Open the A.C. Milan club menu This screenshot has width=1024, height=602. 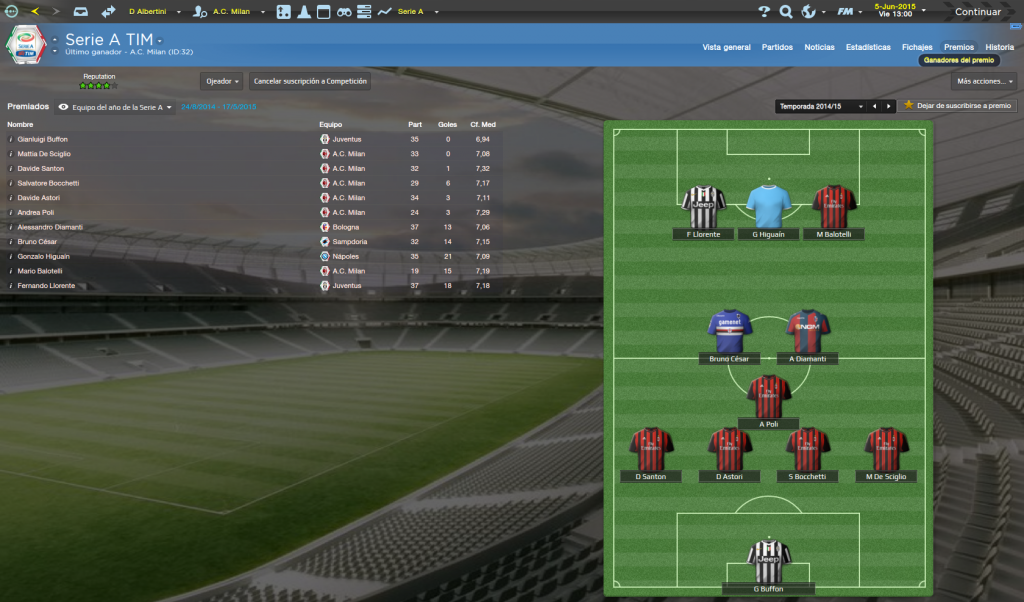click(x=231, y=12)
